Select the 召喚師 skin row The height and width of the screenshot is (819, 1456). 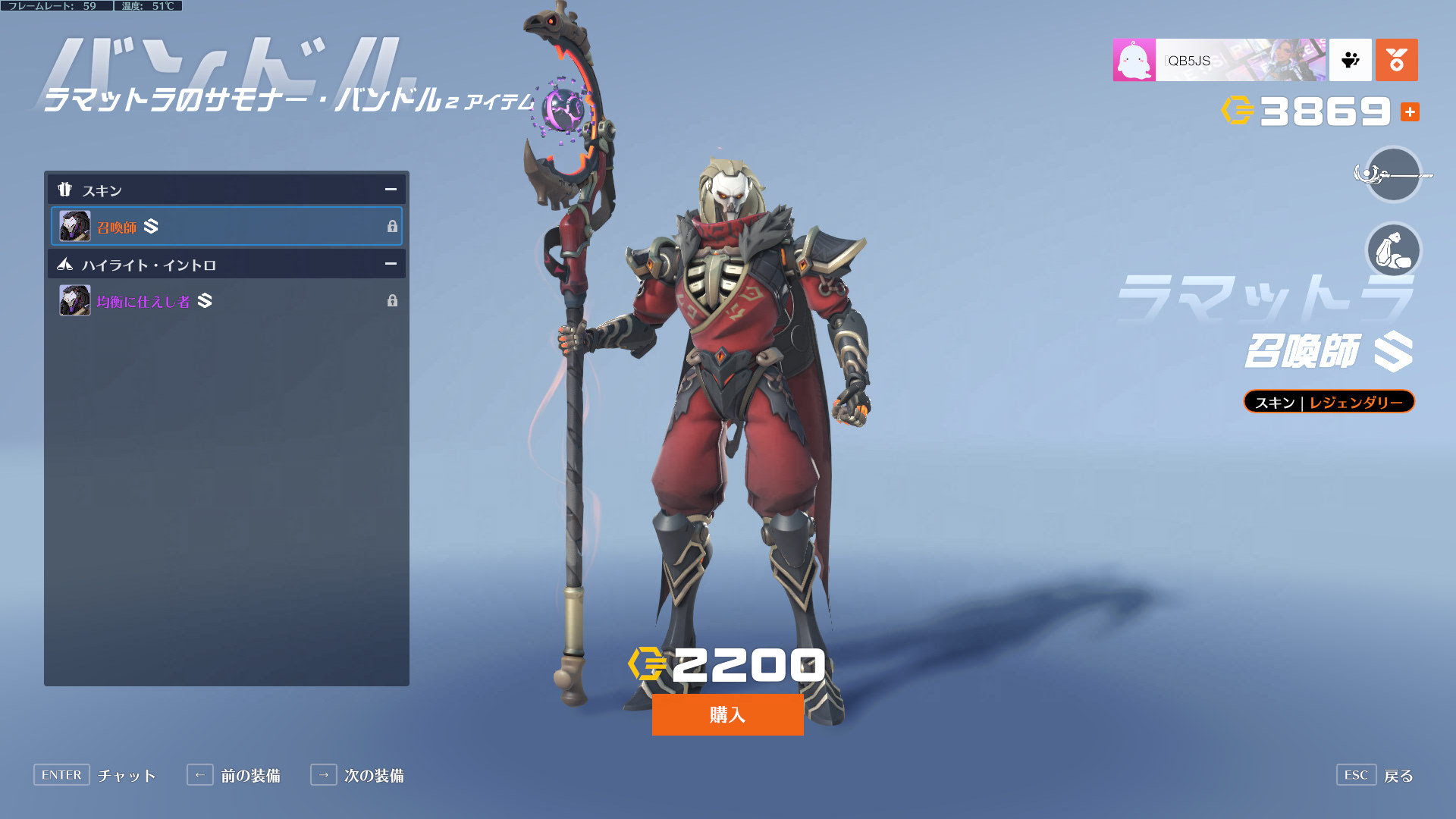click(x=226, y=226)
